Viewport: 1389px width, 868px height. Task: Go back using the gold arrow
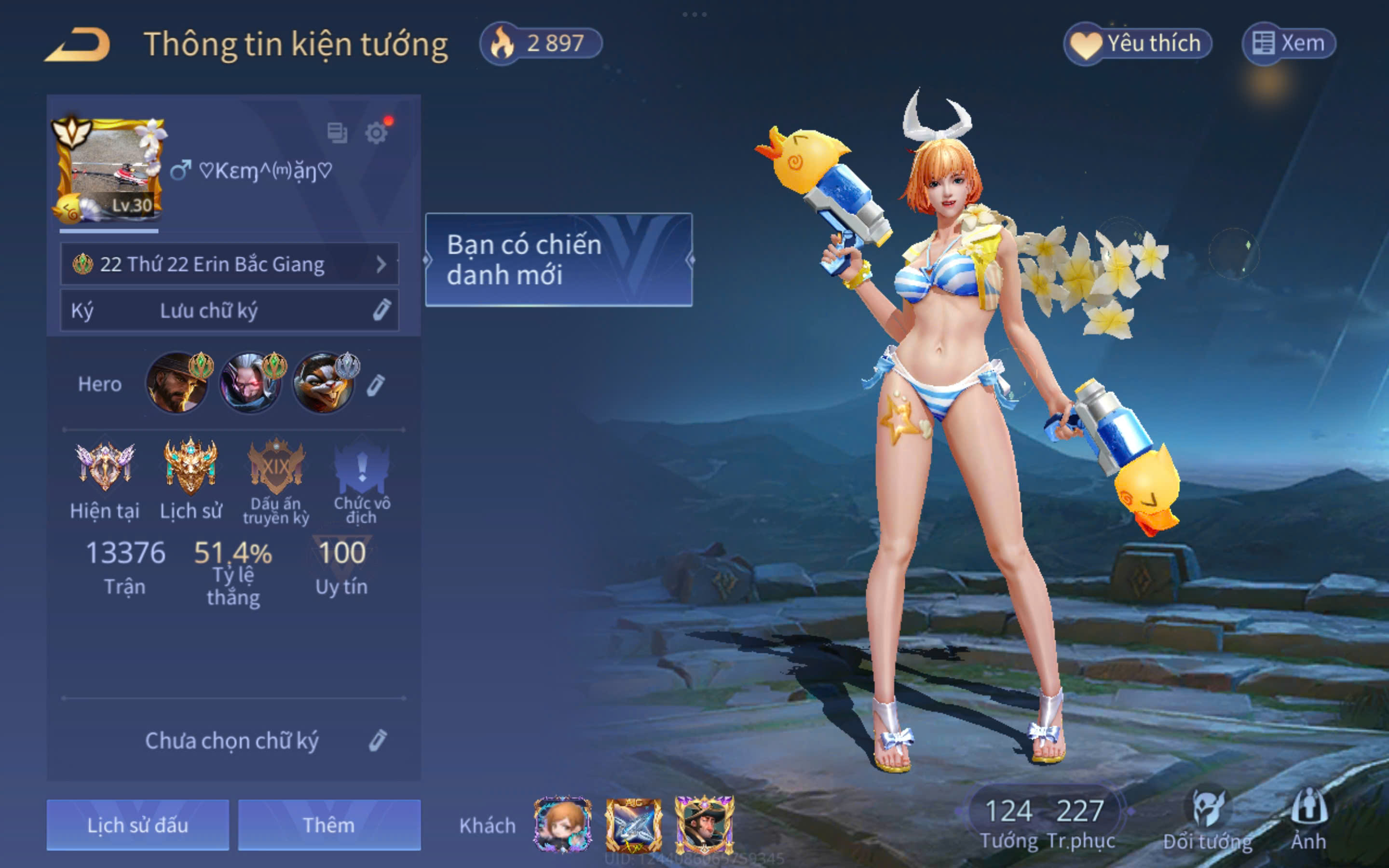78,45
